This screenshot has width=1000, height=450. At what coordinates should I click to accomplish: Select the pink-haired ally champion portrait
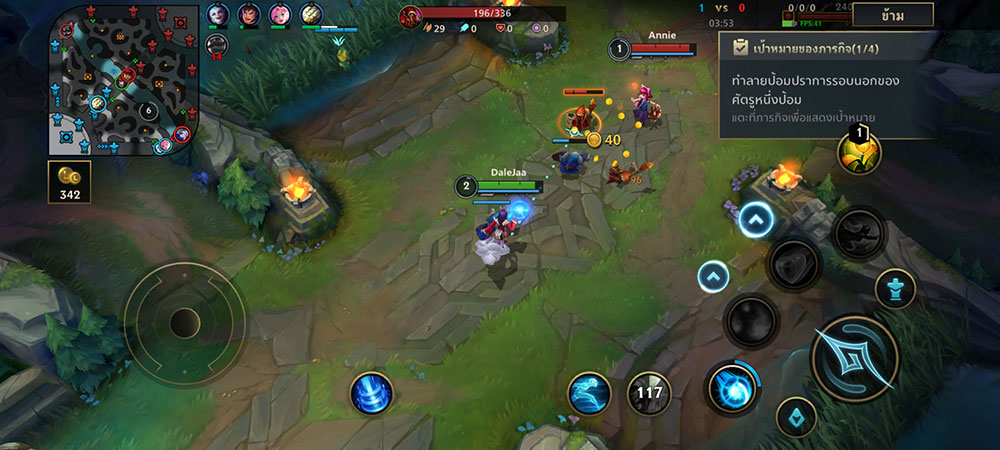pos(282,14)
